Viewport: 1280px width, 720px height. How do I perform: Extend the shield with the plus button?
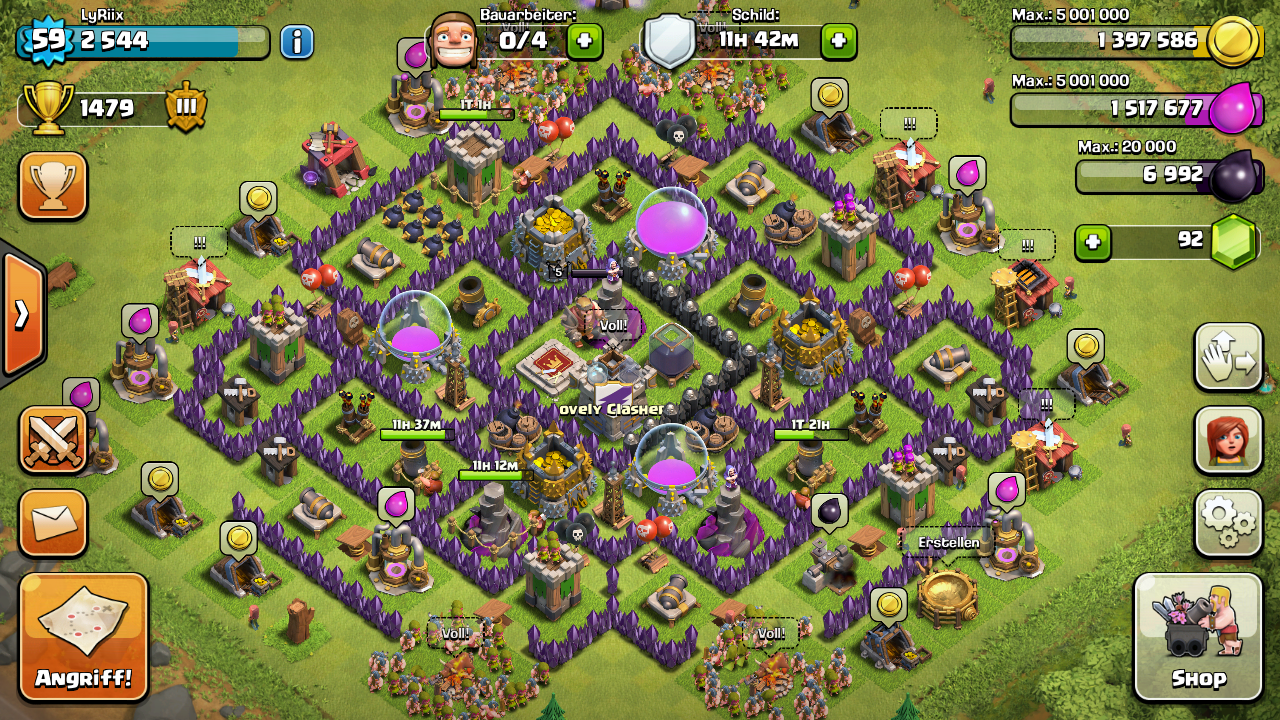[x=838, y=42]
